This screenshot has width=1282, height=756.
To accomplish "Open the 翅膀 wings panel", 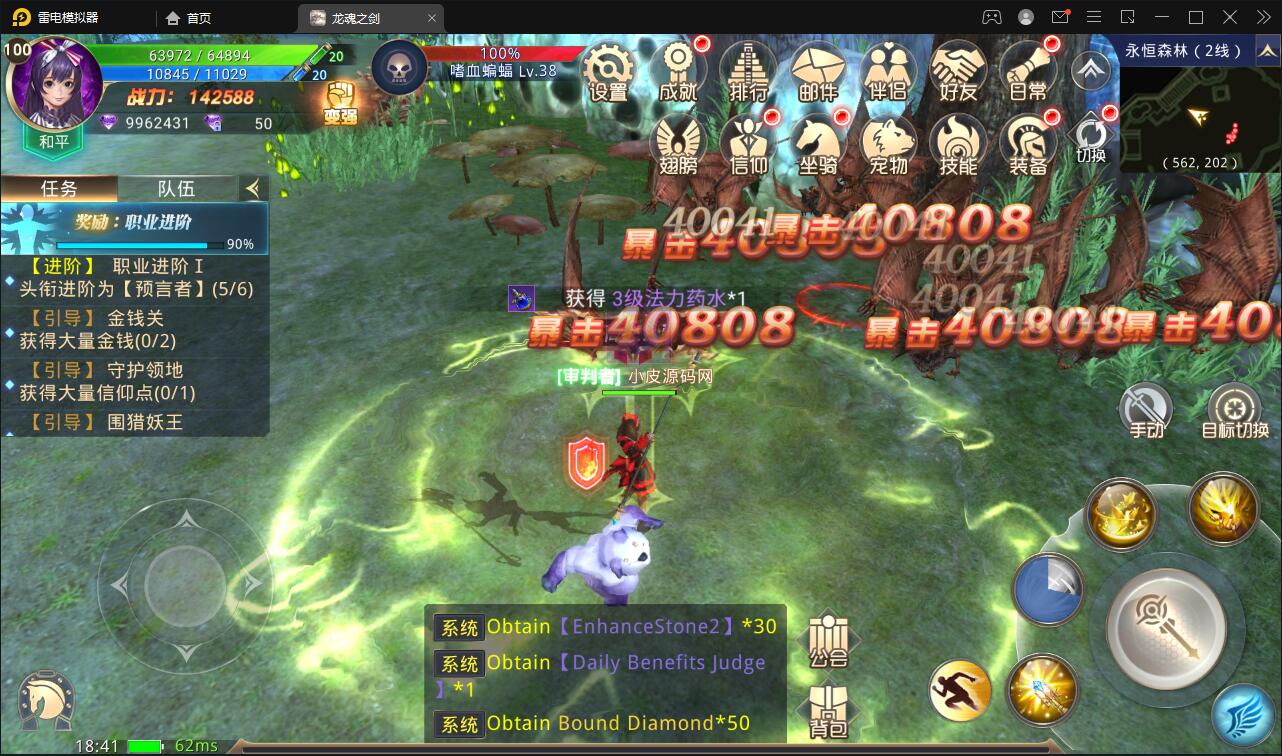I will coord(678,140).
